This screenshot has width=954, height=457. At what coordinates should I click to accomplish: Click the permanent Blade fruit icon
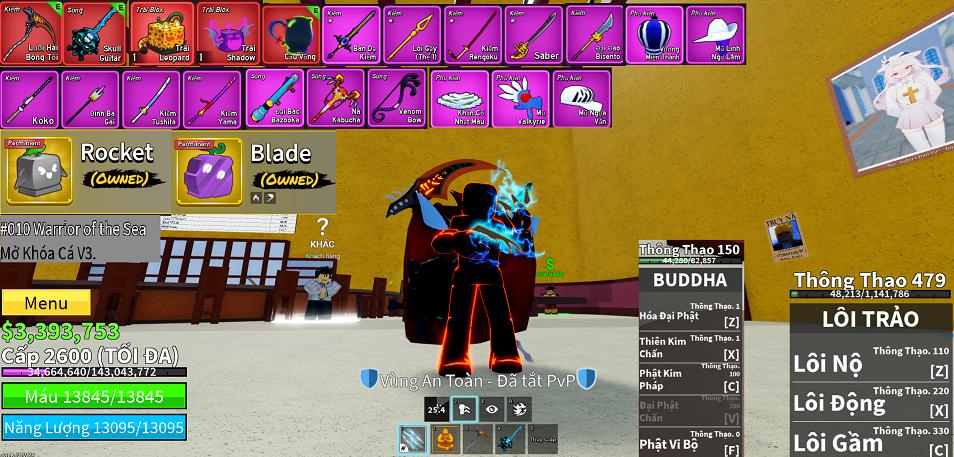pos(209,171)
